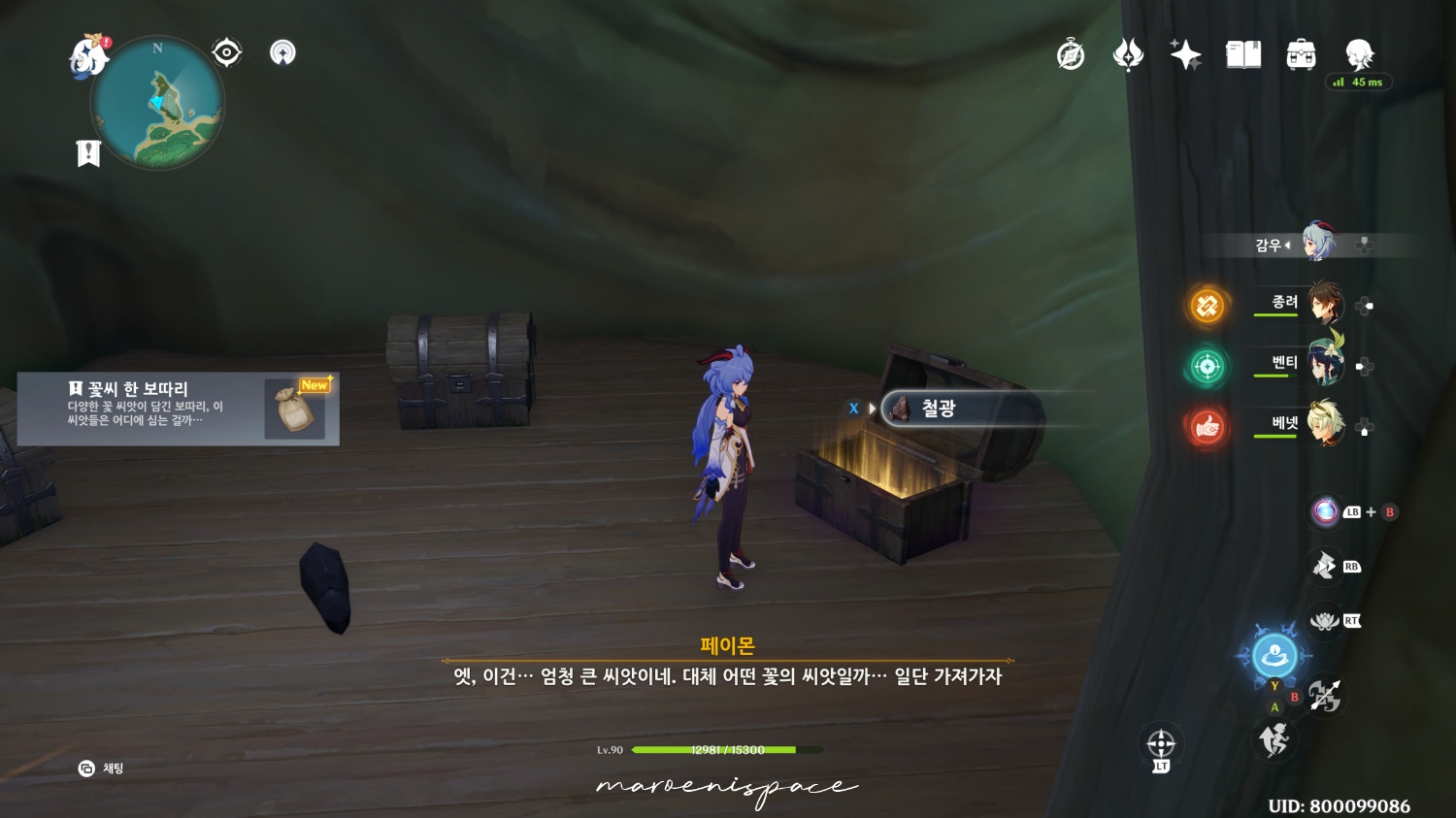1456x818 pixels.
Task: Select party member 베넷
Action: [1325, 427]
